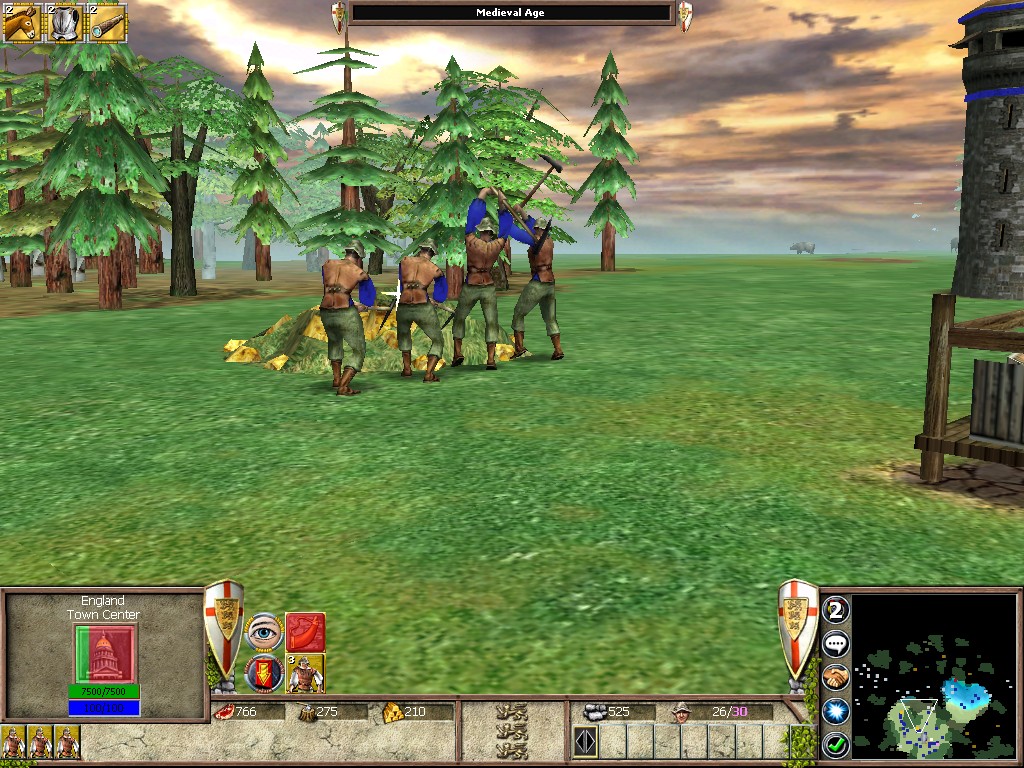1024x768 pixels.
Task: Train a citizen from the Town Center
Action: point(306,674)
